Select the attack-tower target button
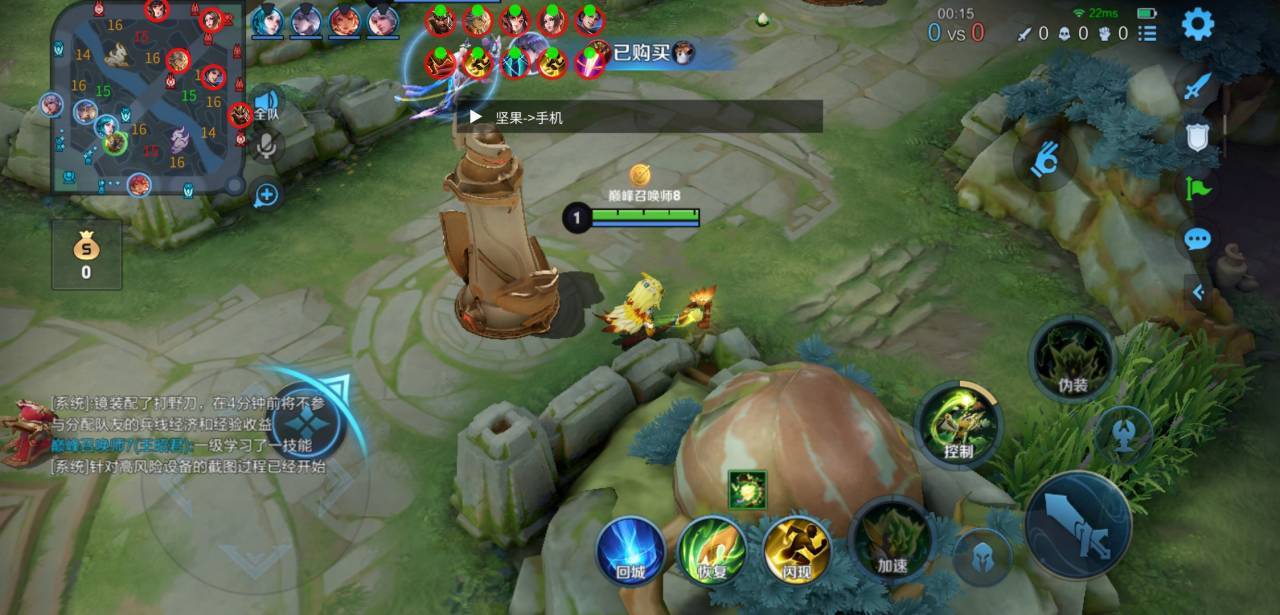Screen dimensions: 1280x615 click(x=1123, y=434)
